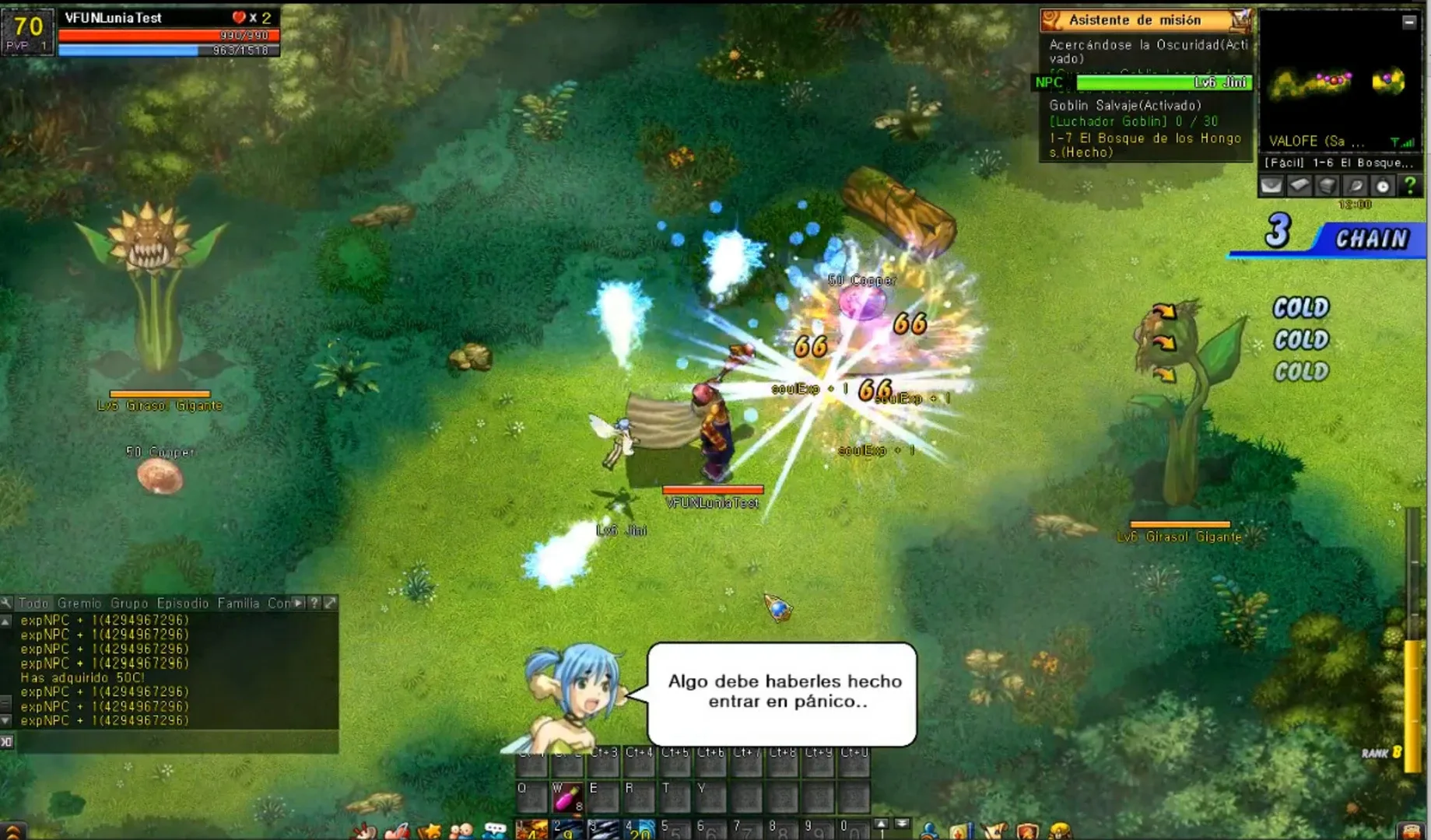
Task: Open the chat settings wrench icon
Action: 7,603
